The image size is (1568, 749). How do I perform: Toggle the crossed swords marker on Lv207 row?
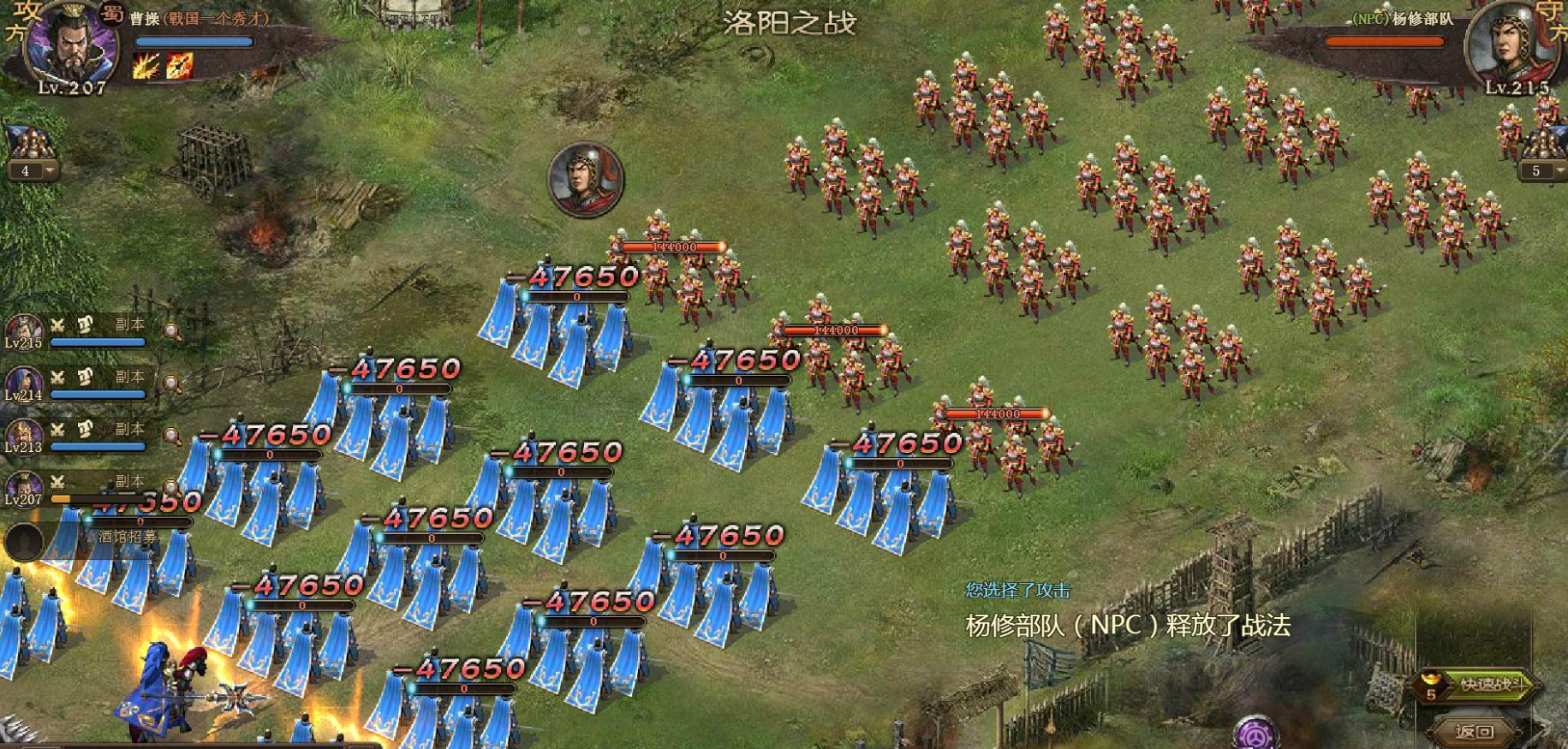(x=57, y=482)
